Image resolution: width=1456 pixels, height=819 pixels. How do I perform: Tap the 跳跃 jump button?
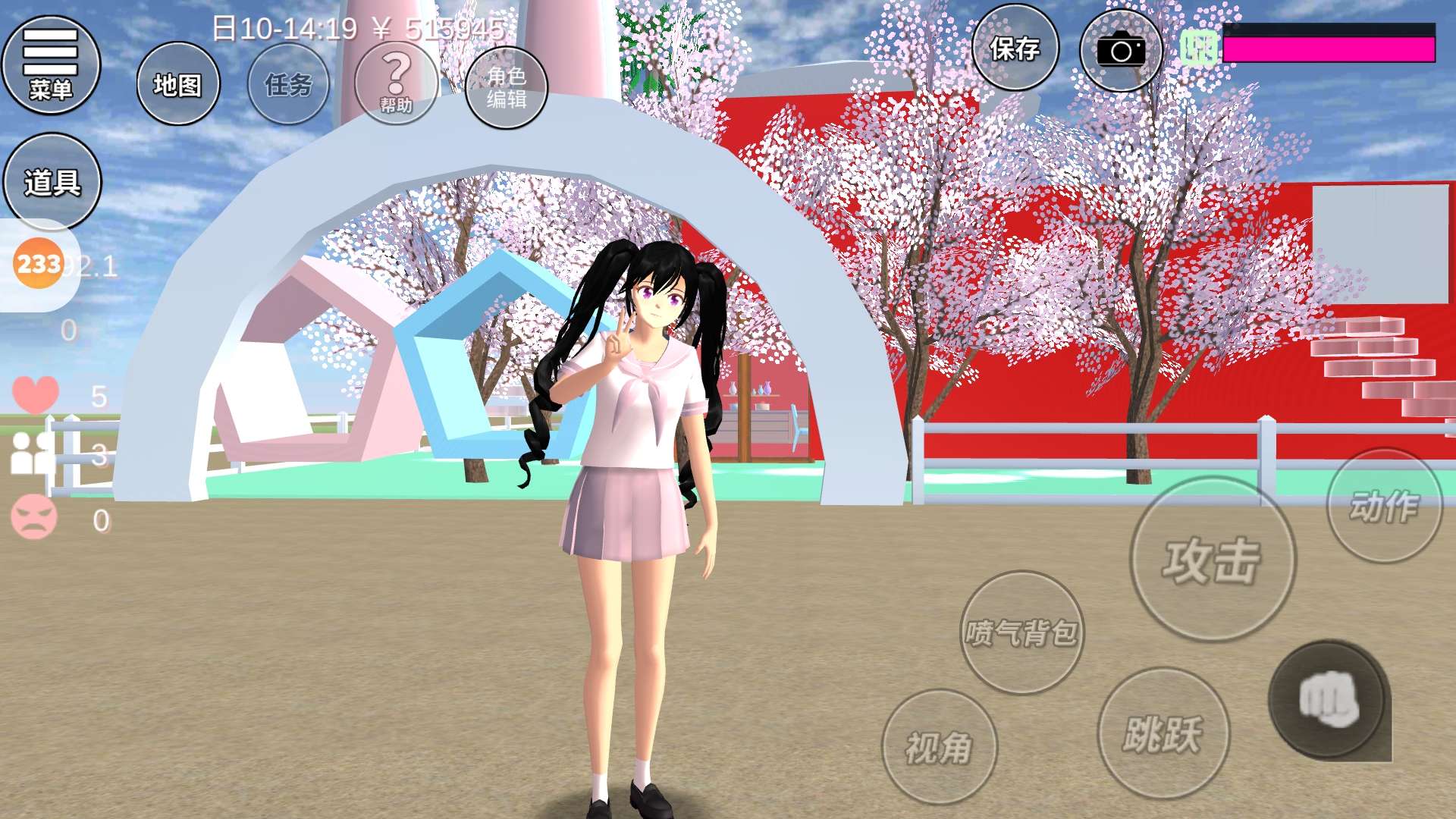click(1163, 733)
